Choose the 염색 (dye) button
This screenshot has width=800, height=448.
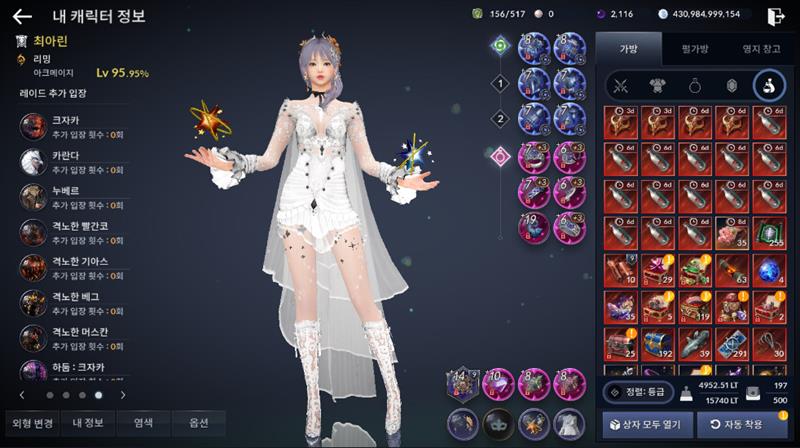click(x=143, y=423)
